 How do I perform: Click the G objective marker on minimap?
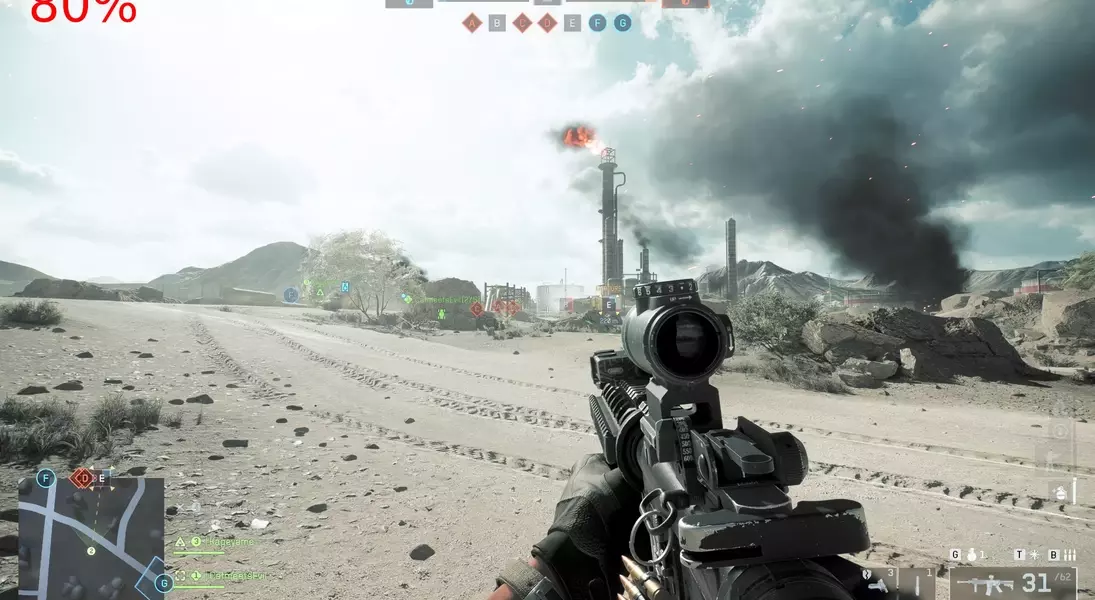(162, 583)
